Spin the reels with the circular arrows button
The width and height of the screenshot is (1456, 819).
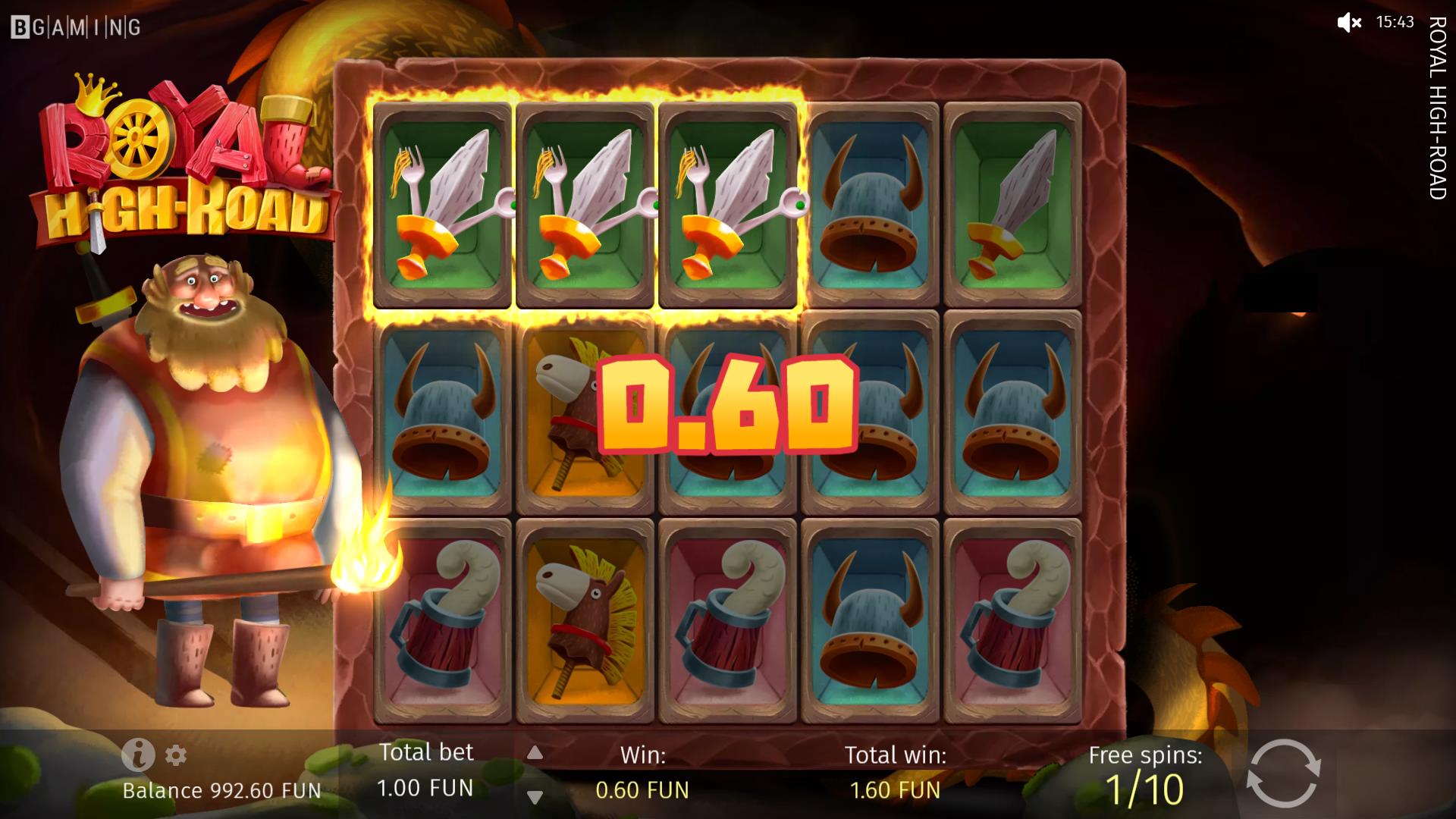(x=1283, y=773)
